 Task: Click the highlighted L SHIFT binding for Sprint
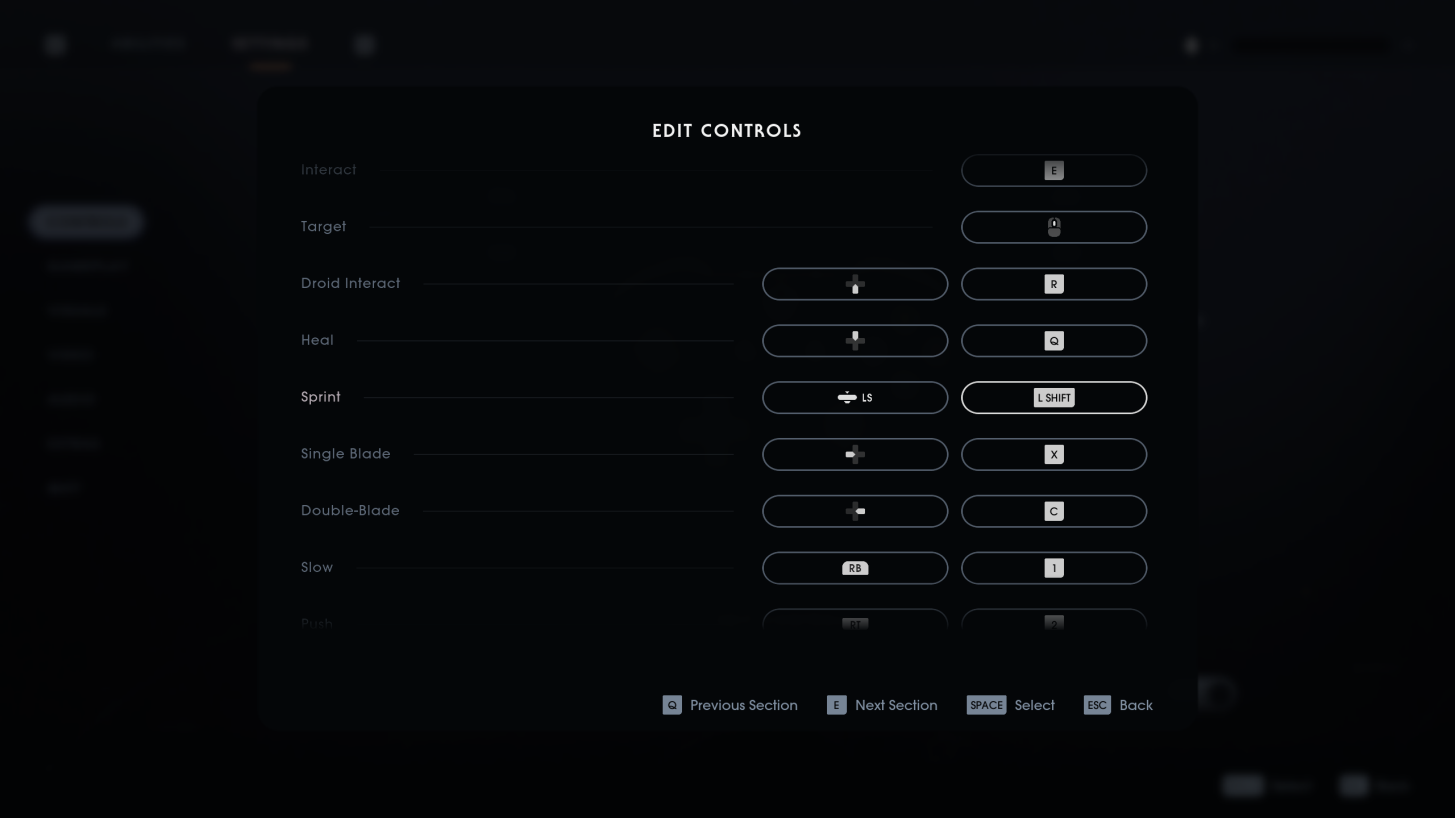pyautogui.click(x=1054, y=397)
